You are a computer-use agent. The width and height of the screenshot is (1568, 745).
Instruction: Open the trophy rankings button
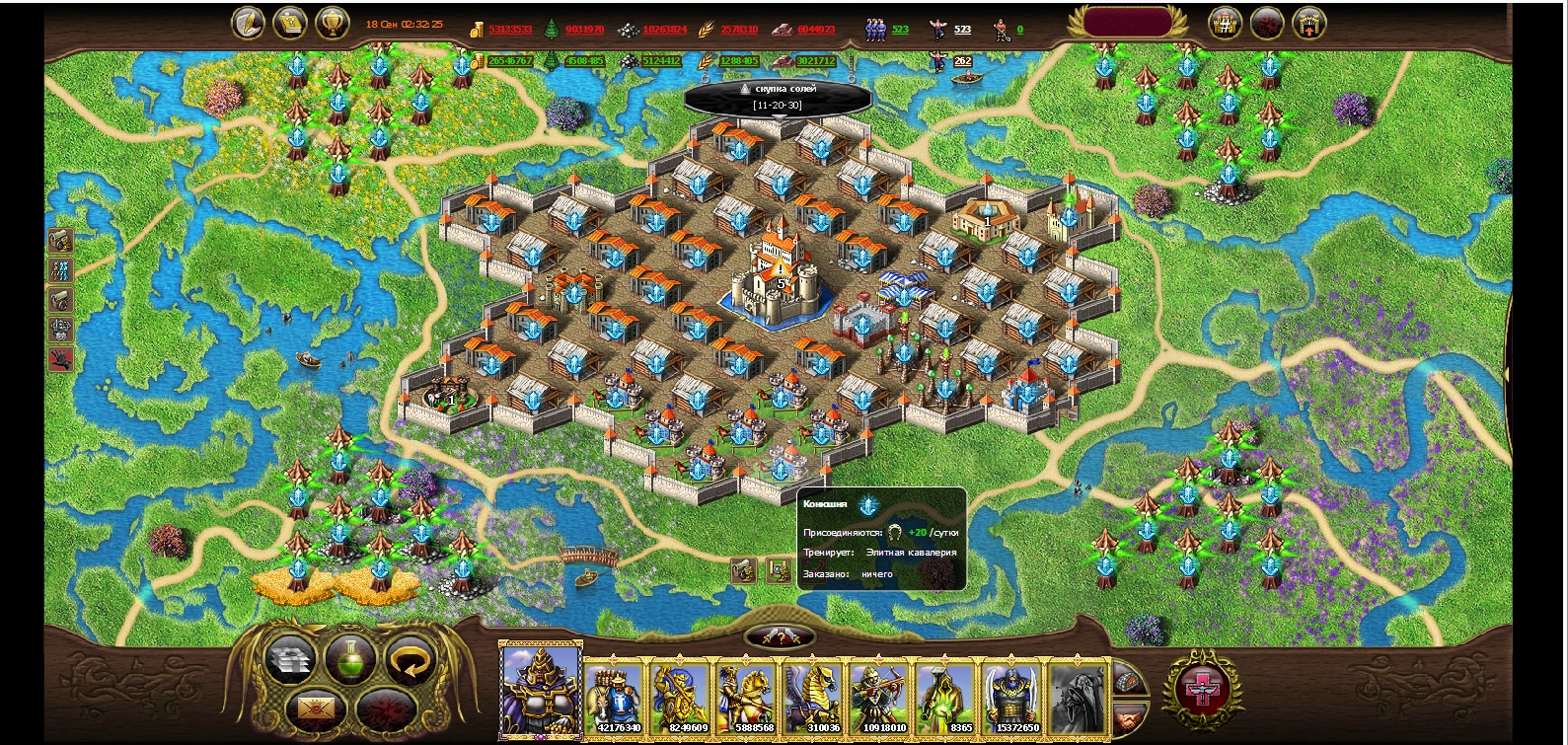coord(332,24)
